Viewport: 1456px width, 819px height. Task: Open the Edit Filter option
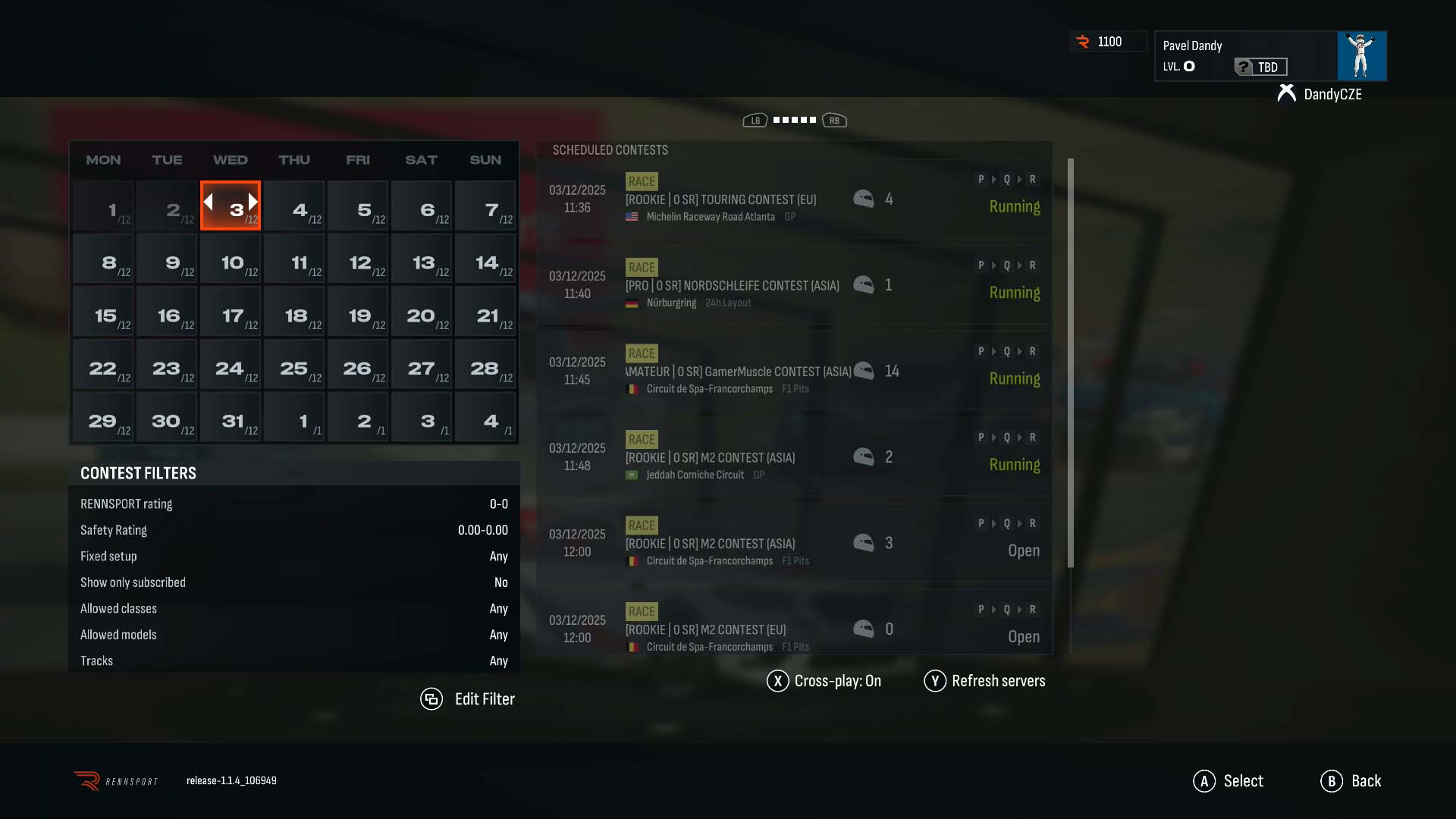(468, 699)
